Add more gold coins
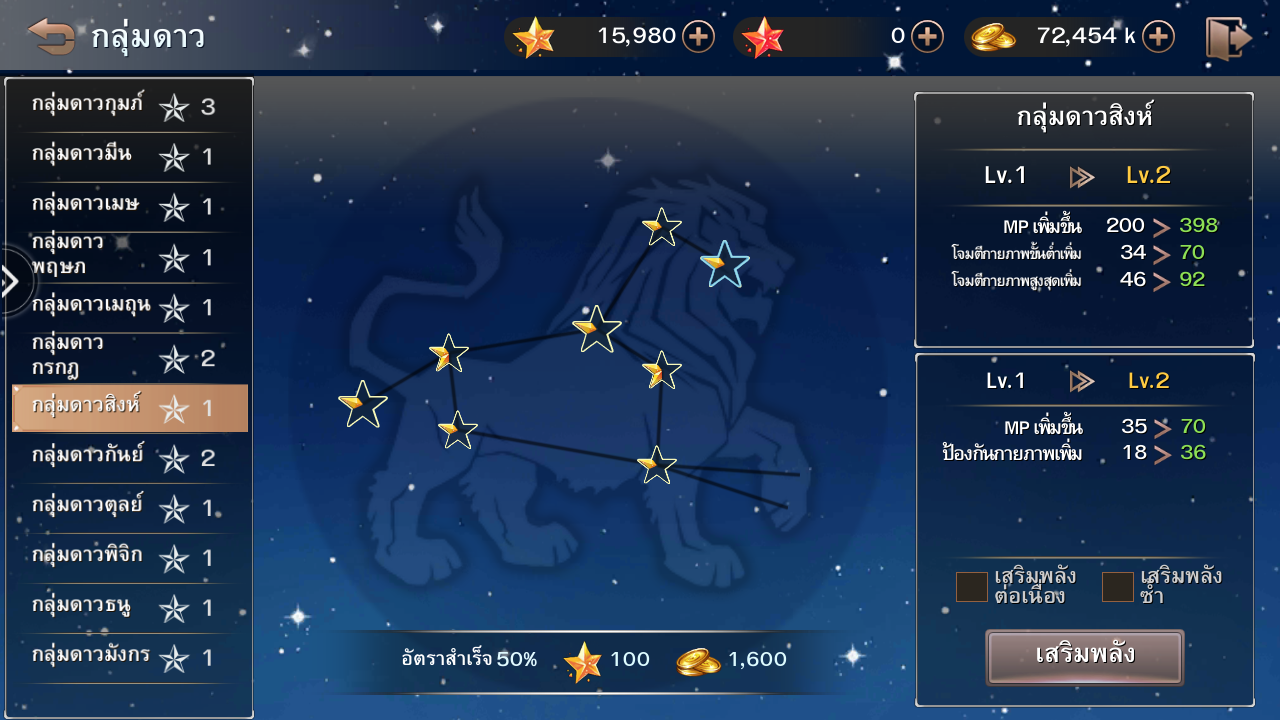1280x720 pixels. point(1158,37)
